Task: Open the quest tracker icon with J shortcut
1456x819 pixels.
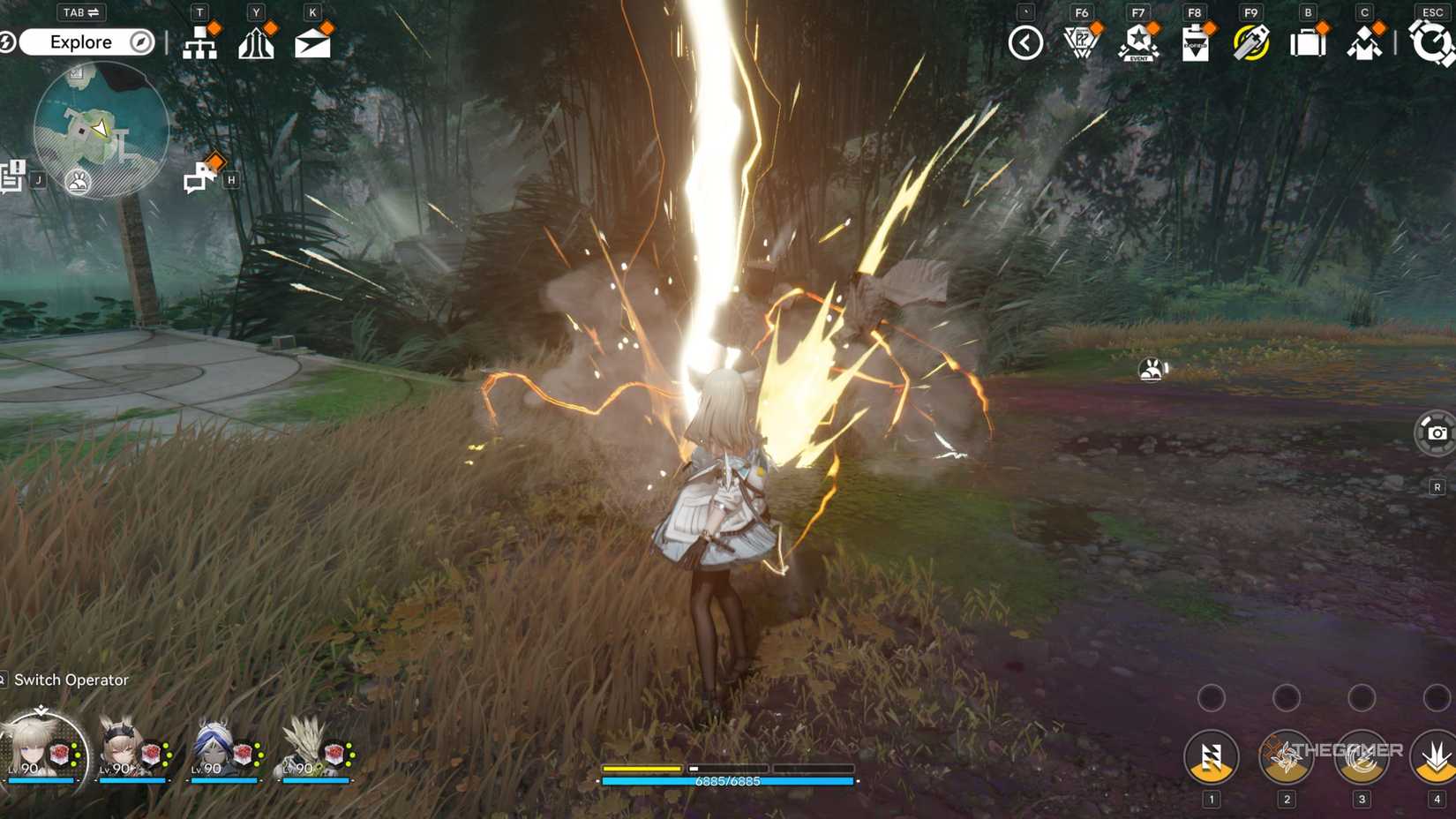Action: pyautogui.click(x=12, y=175)
